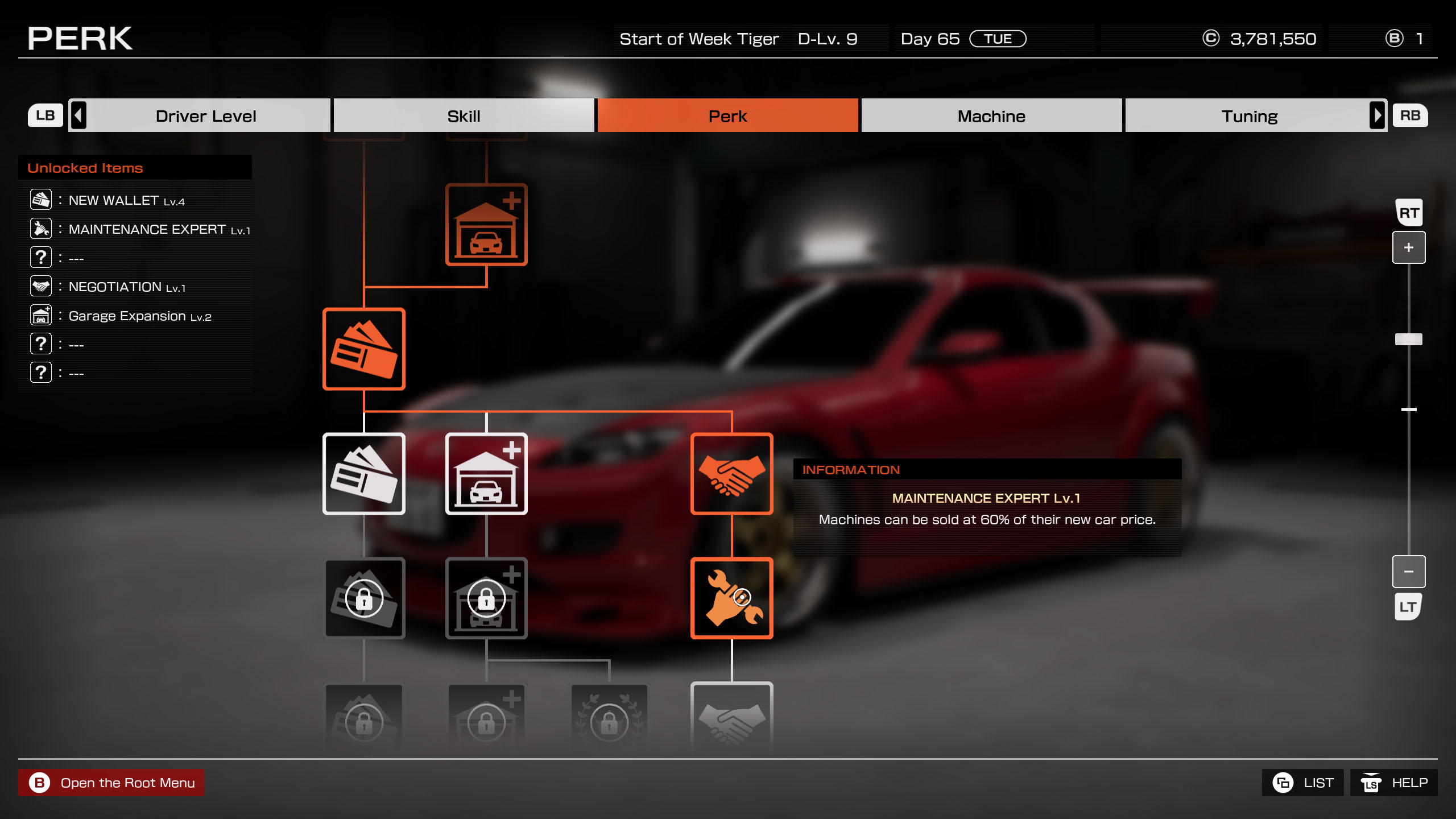Select NEW WALLET Lv.4 in unlocked items
The height and width of the screenshot is (819, 1456).
(x=126, y=200)
